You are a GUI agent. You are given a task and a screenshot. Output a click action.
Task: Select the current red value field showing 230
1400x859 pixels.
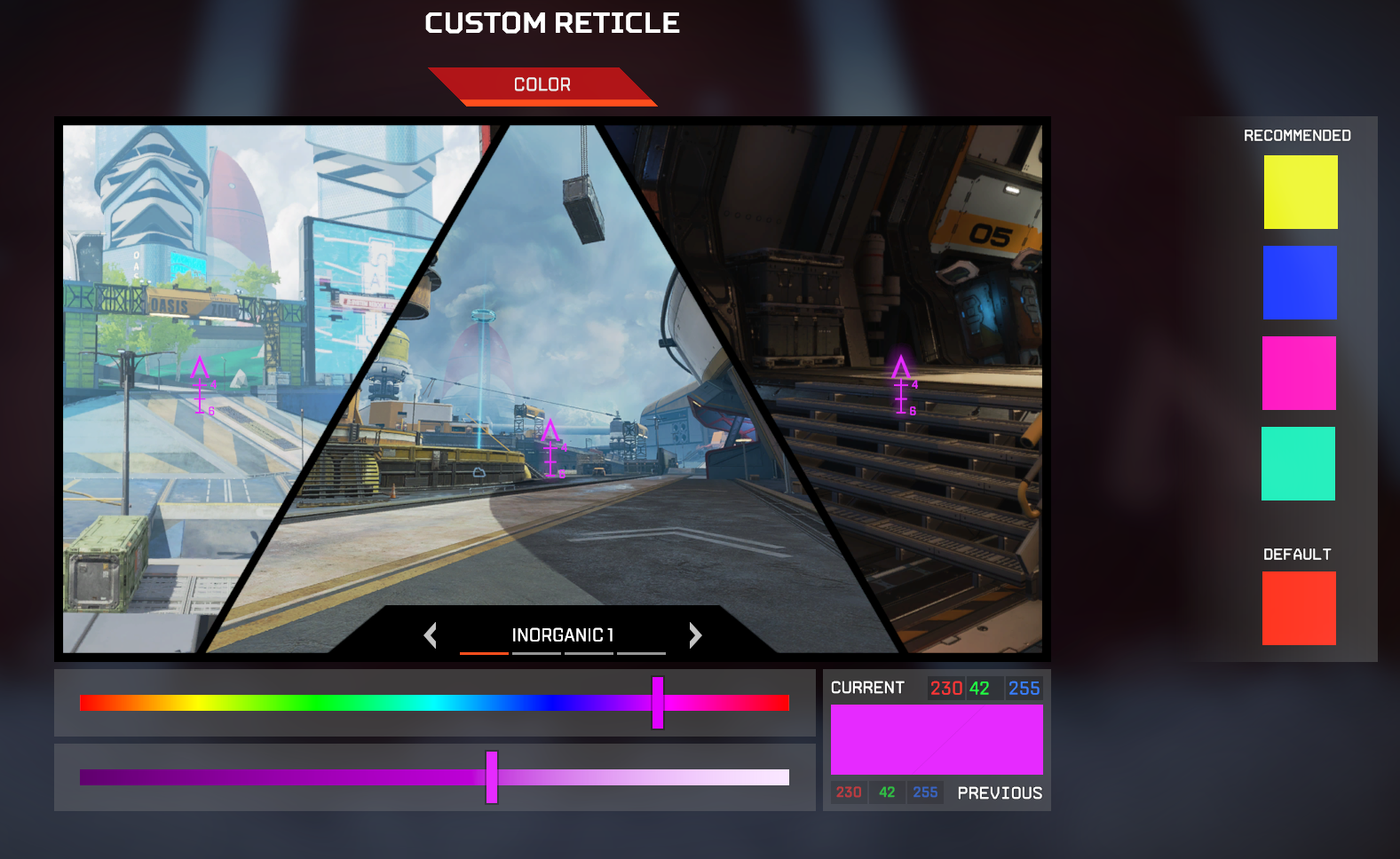point(946,688)
